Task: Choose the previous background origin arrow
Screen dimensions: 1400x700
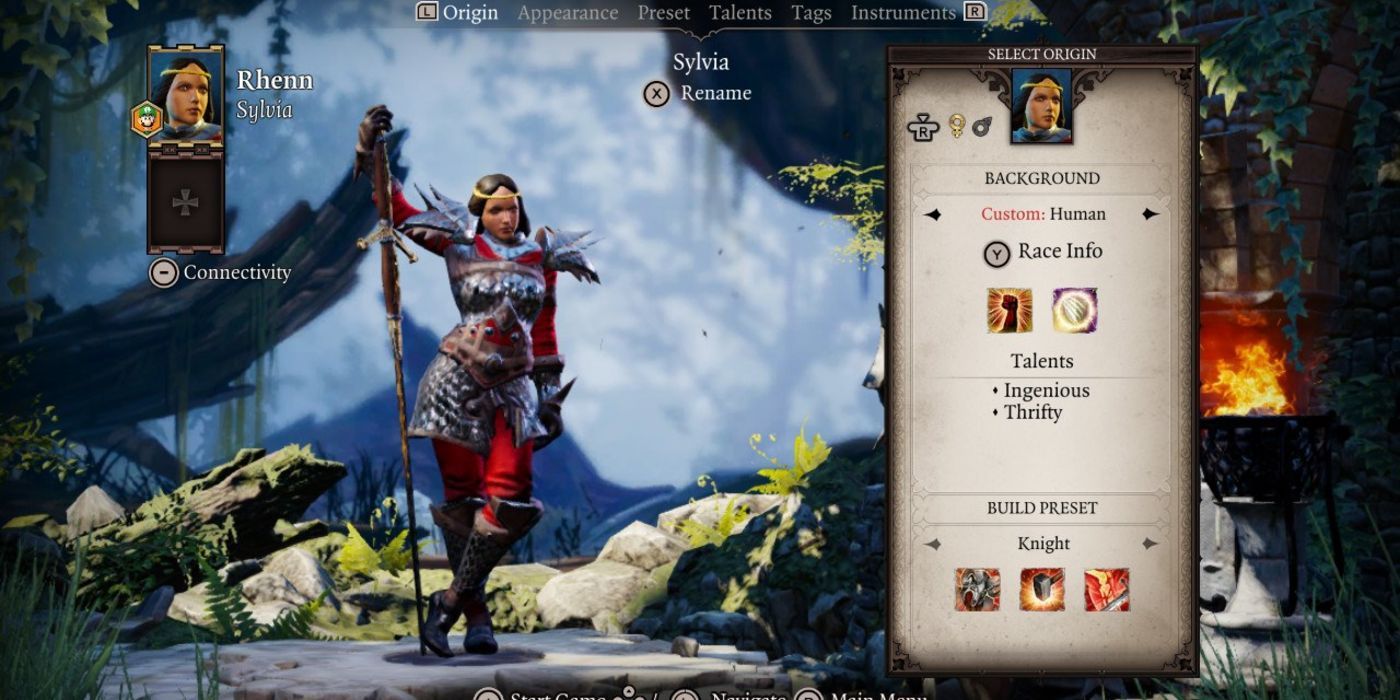Action: click(x=933, y=214)
